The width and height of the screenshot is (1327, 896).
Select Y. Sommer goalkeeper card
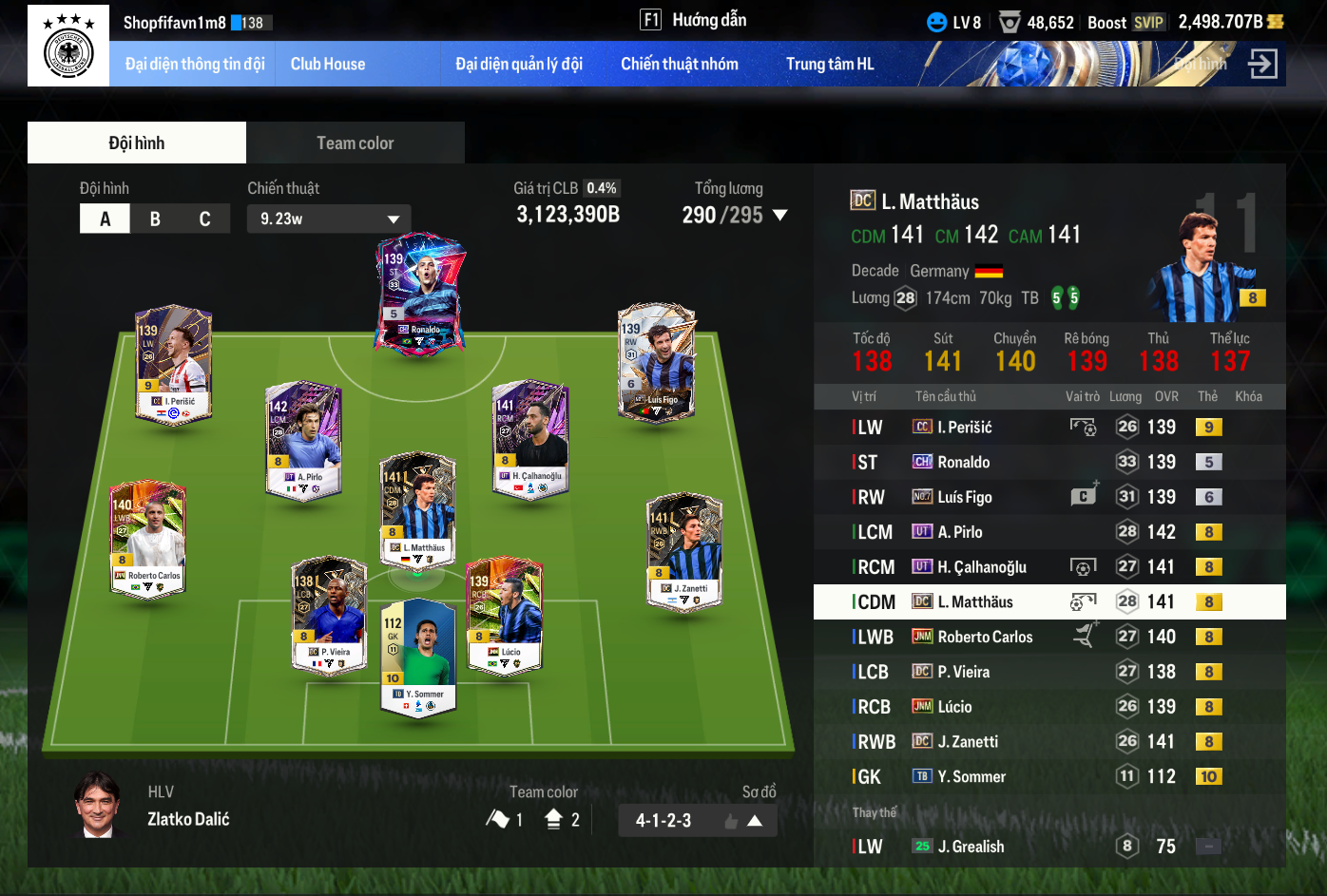click(418, 657)
